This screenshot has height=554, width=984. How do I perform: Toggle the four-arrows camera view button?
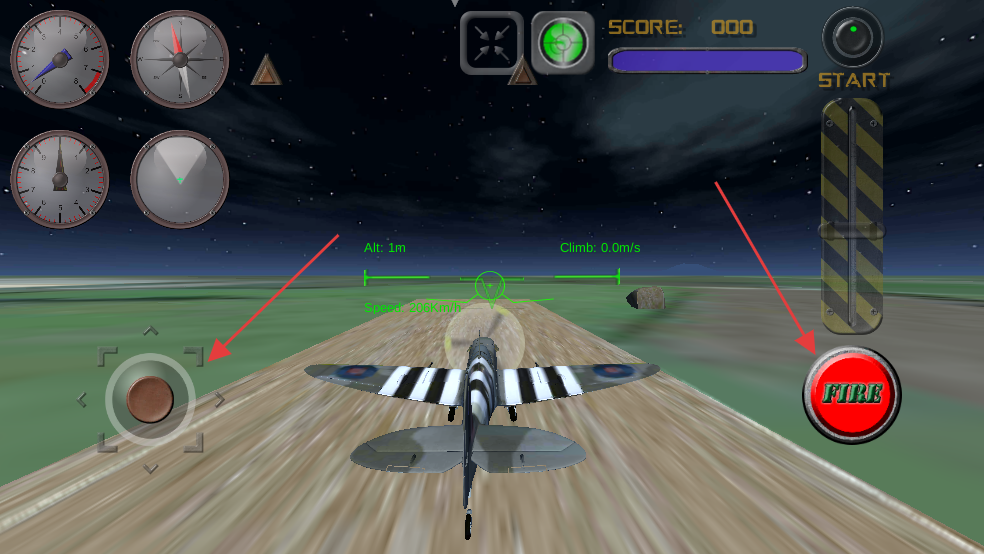[491, 43]
